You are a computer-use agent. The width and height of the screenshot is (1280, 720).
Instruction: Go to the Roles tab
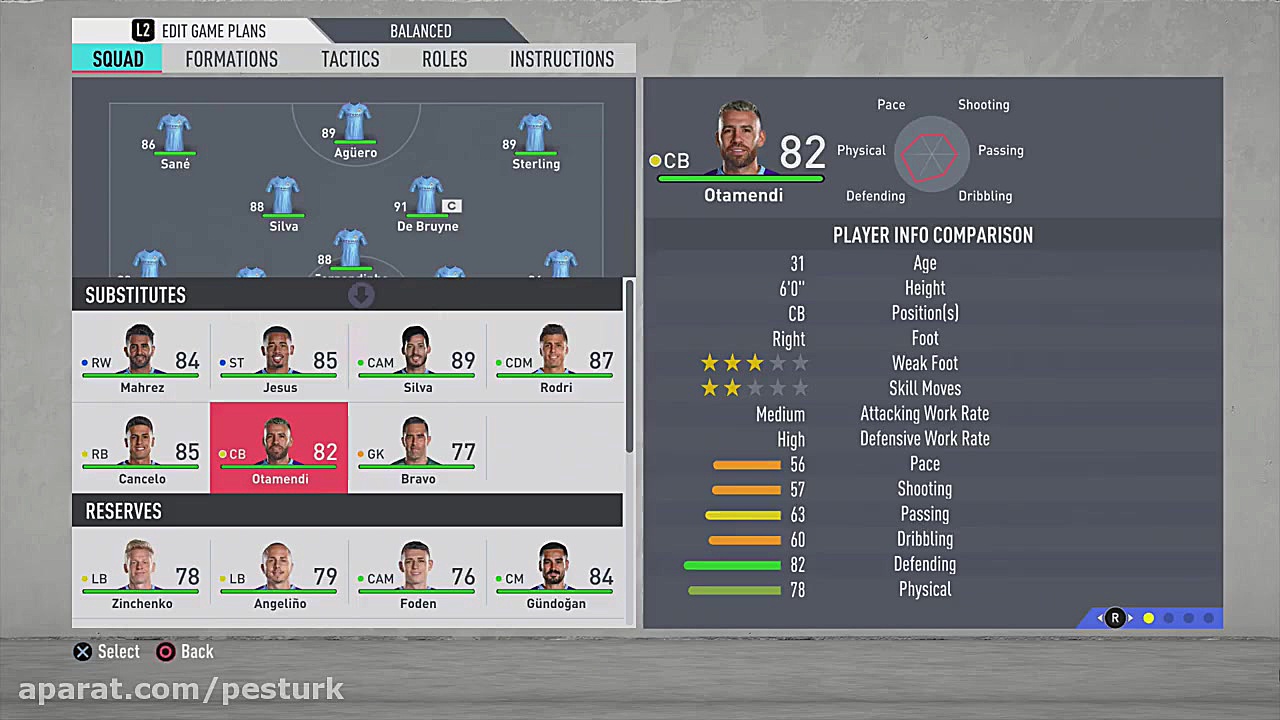click(x=444, y=59)
